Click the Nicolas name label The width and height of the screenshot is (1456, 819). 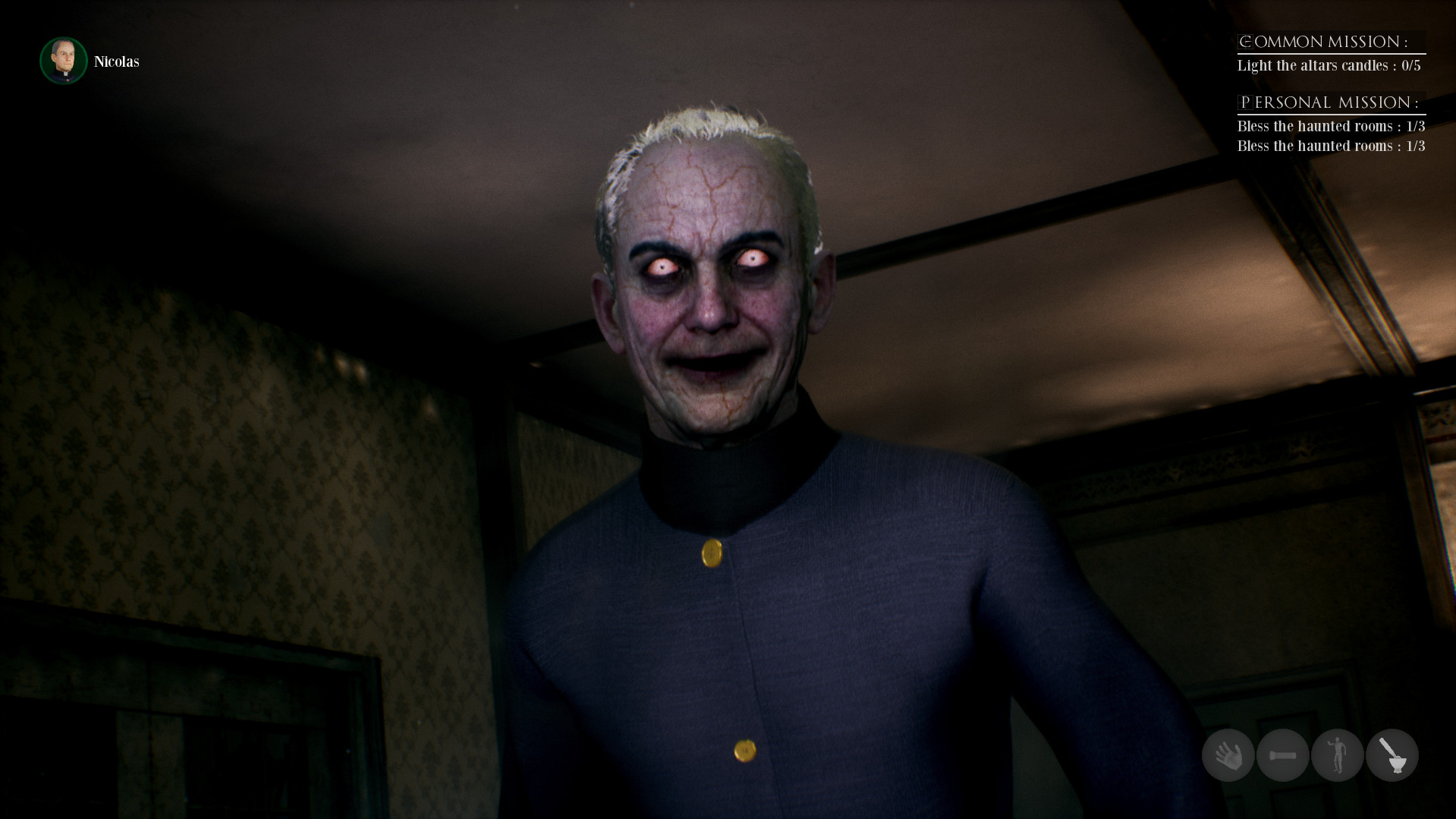tap(115, 61)
